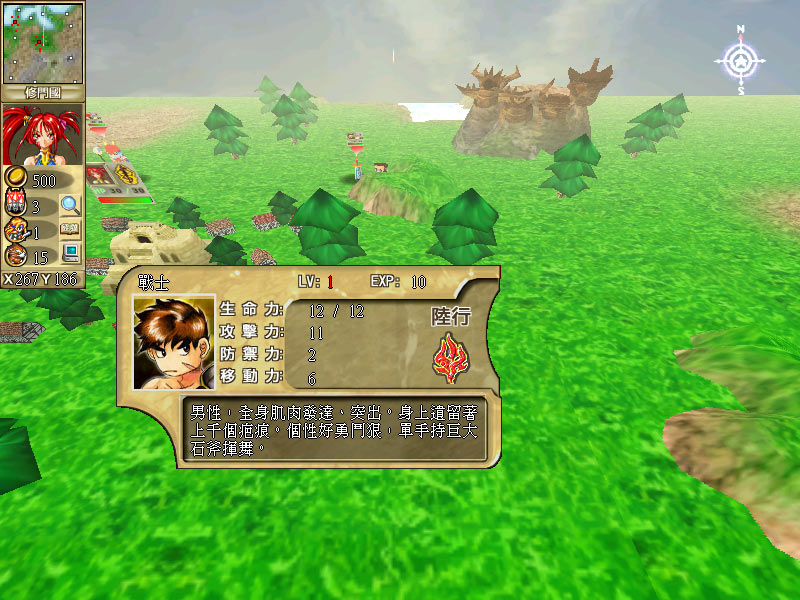800x600 pixels.
Task: Click the warrior portrait in the info panel
Action: [x=174, y=342]
